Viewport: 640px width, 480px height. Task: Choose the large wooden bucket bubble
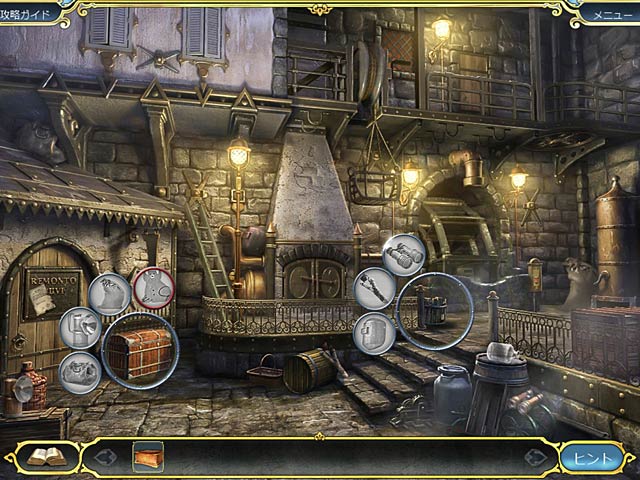click(435, 312)
